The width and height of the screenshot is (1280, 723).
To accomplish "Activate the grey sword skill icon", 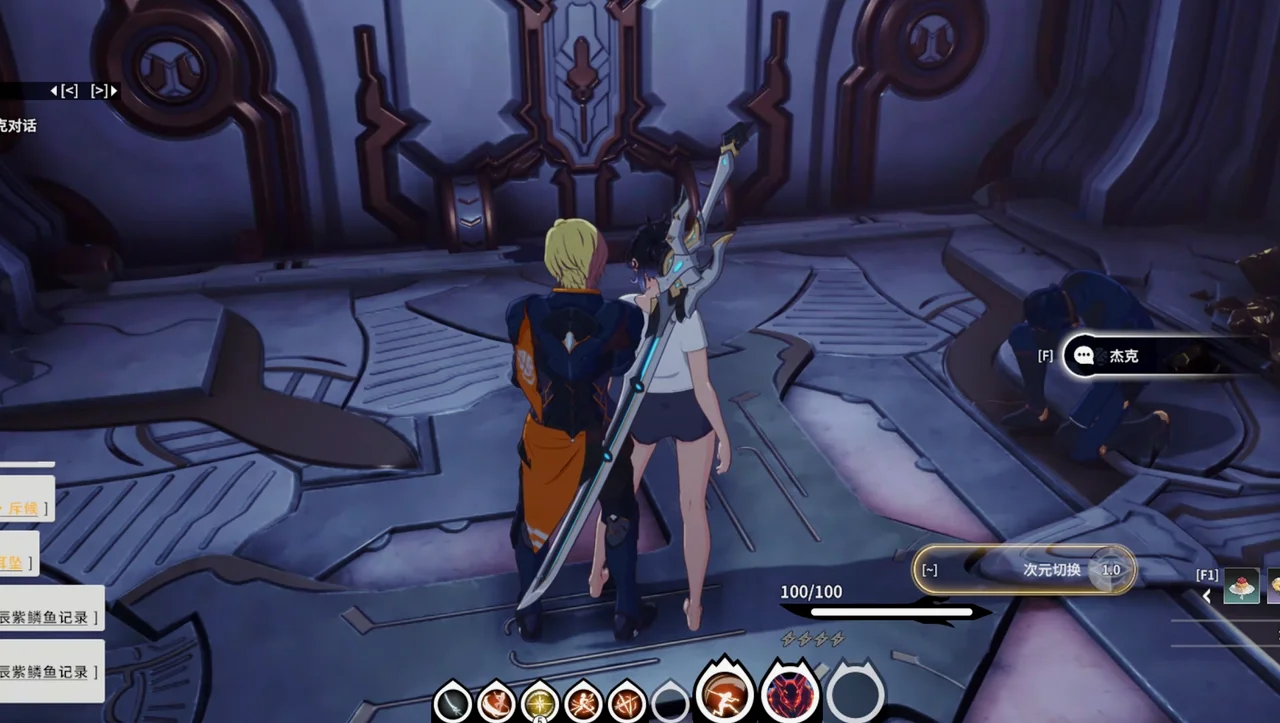I will 453,701.
